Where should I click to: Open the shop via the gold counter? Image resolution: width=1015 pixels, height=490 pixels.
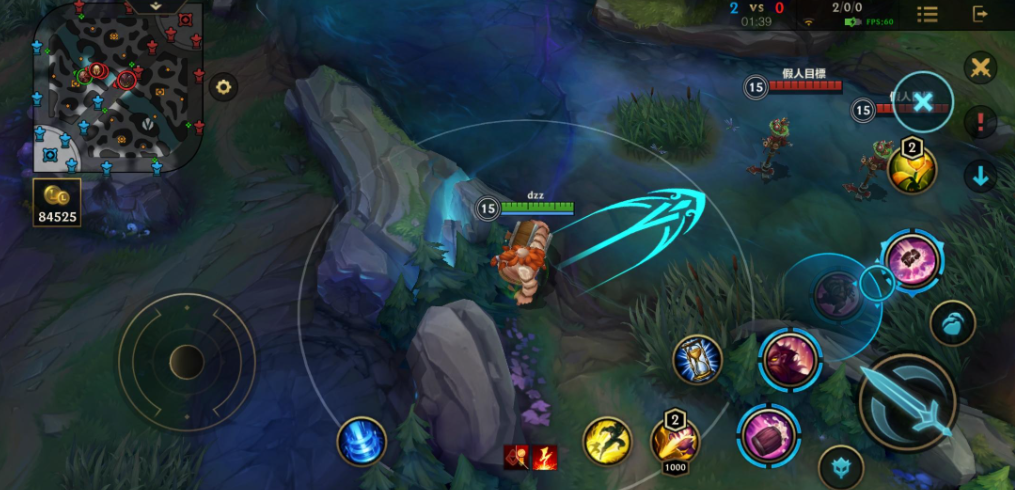tap(57, 203)
